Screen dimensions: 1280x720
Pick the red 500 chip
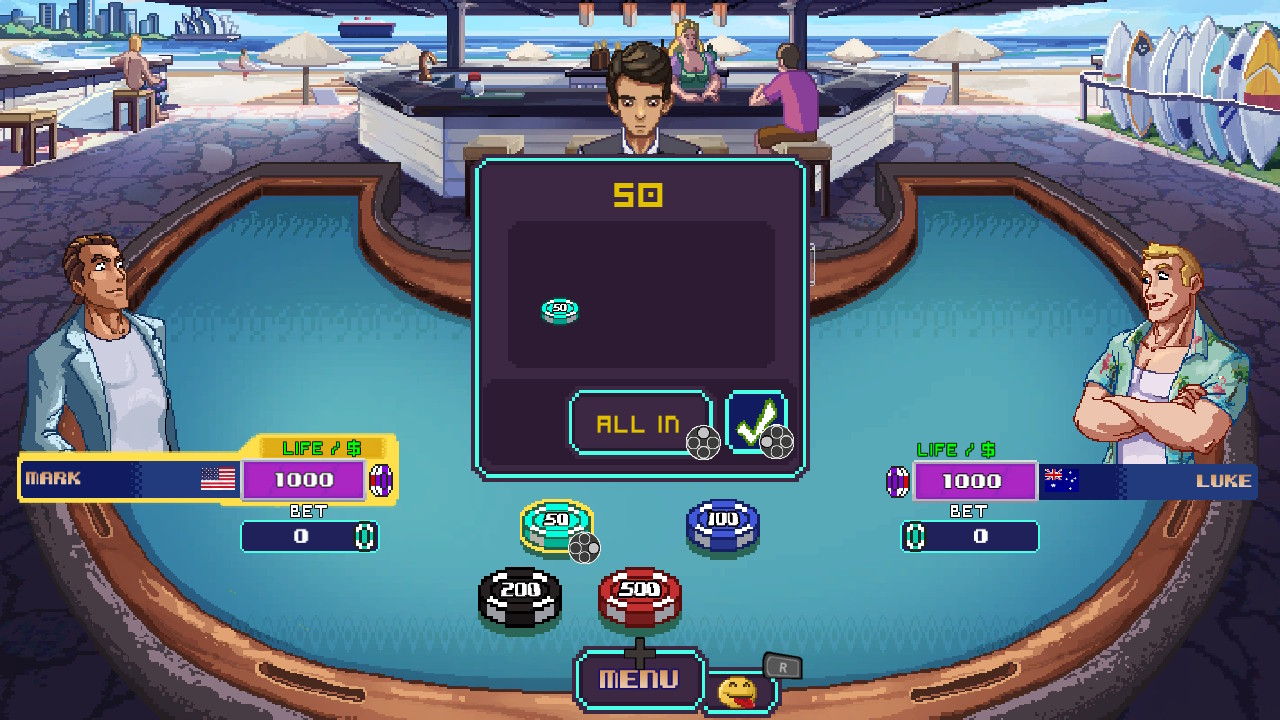[x=639, y=595]
